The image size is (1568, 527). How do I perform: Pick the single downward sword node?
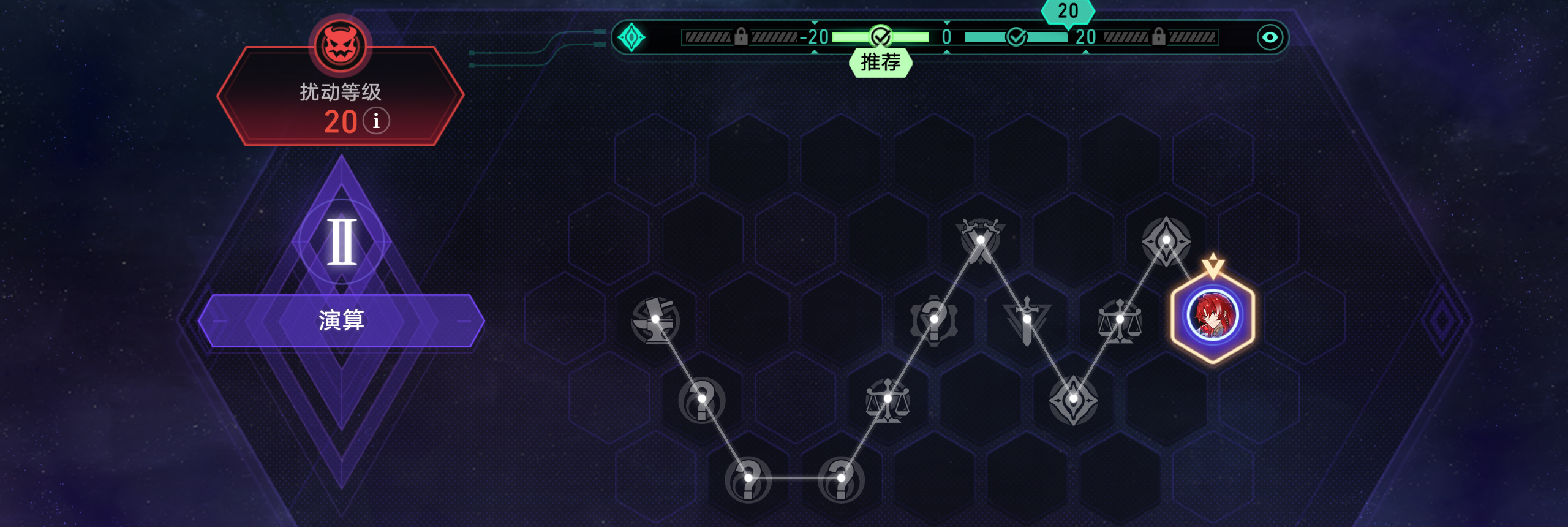coord(1027,320)
